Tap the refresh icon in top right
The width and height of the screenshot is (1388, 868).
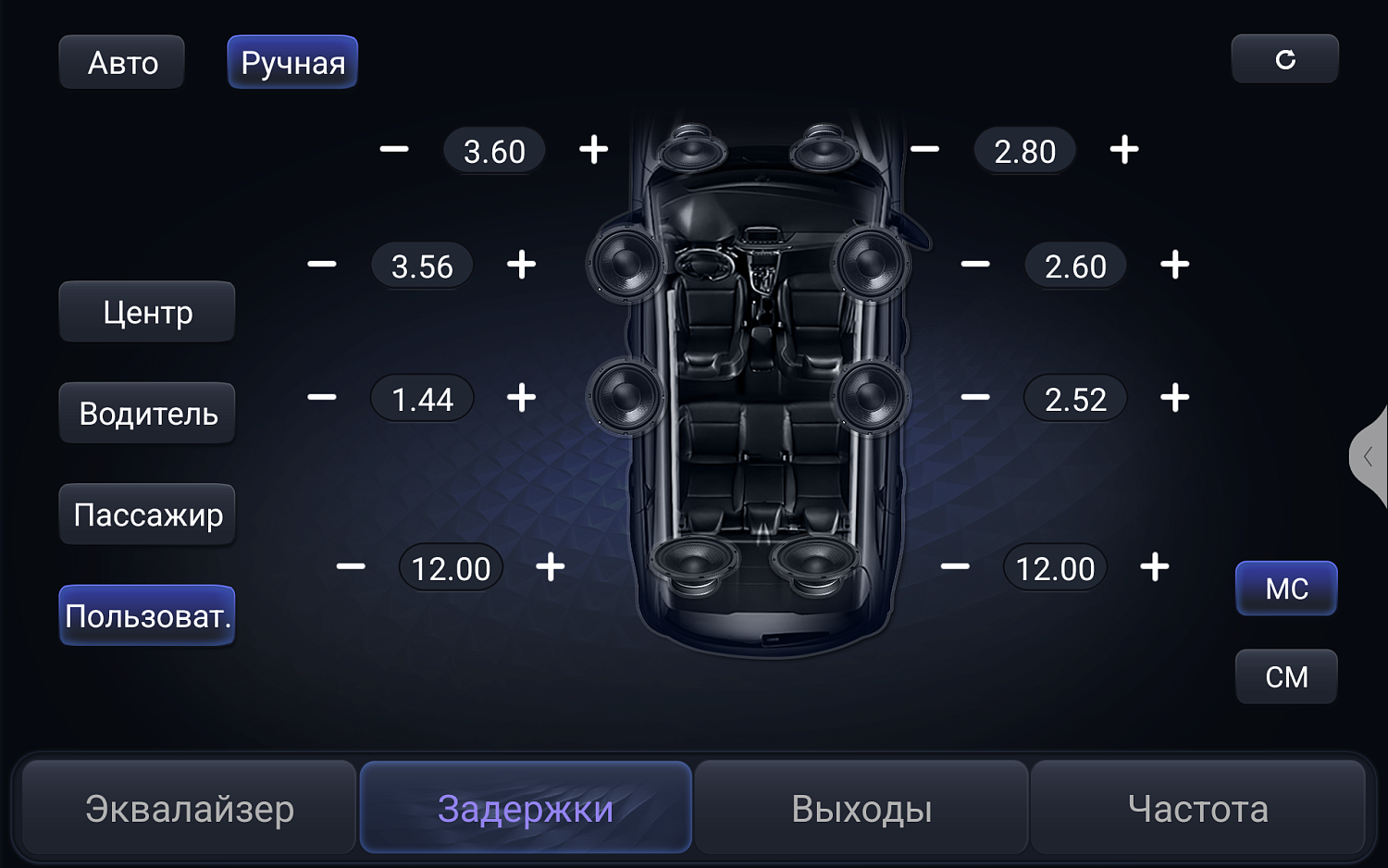click(1285, 58)
